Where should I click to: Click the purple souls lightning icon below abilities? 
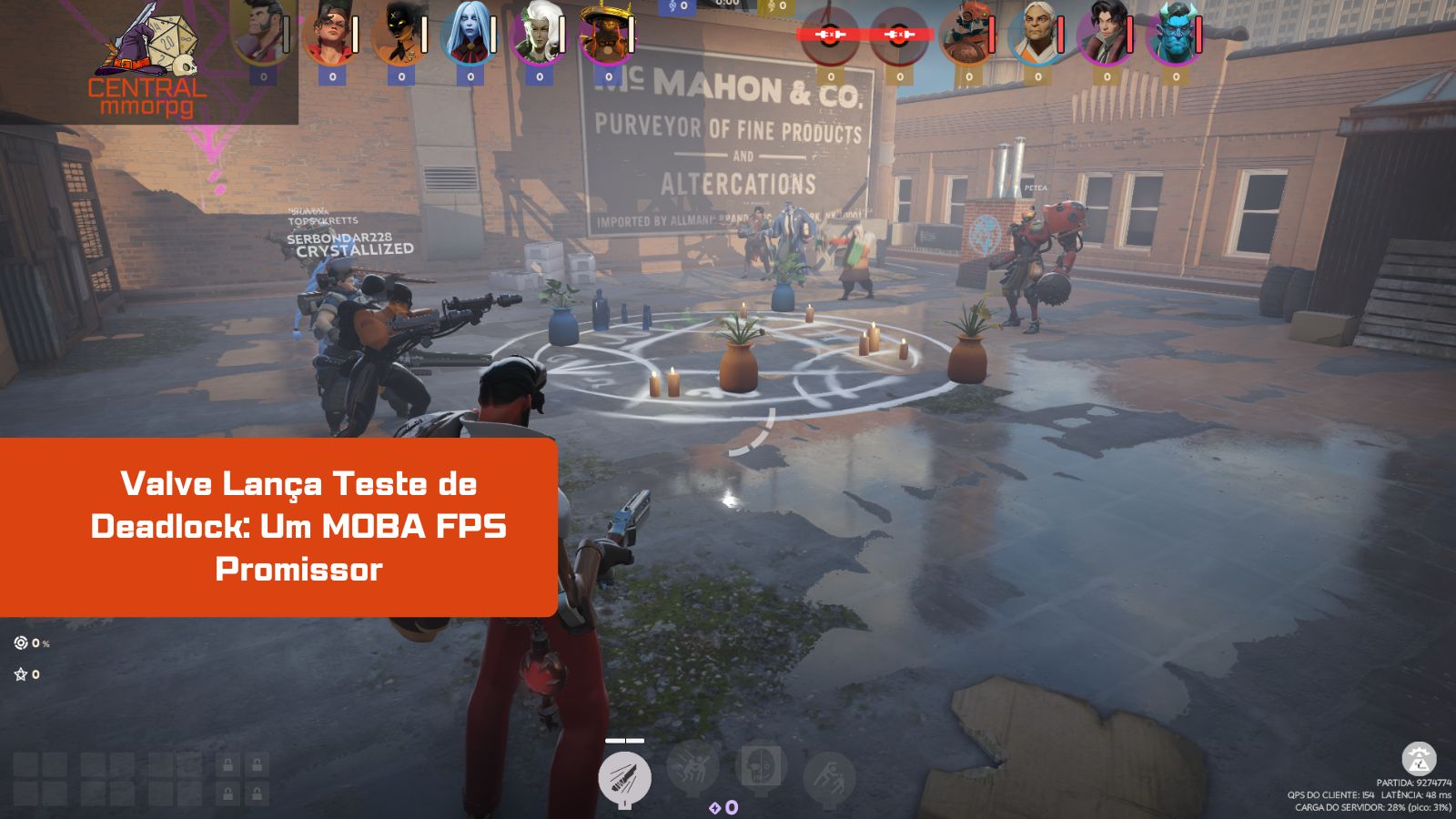click(x=715, y=806)
